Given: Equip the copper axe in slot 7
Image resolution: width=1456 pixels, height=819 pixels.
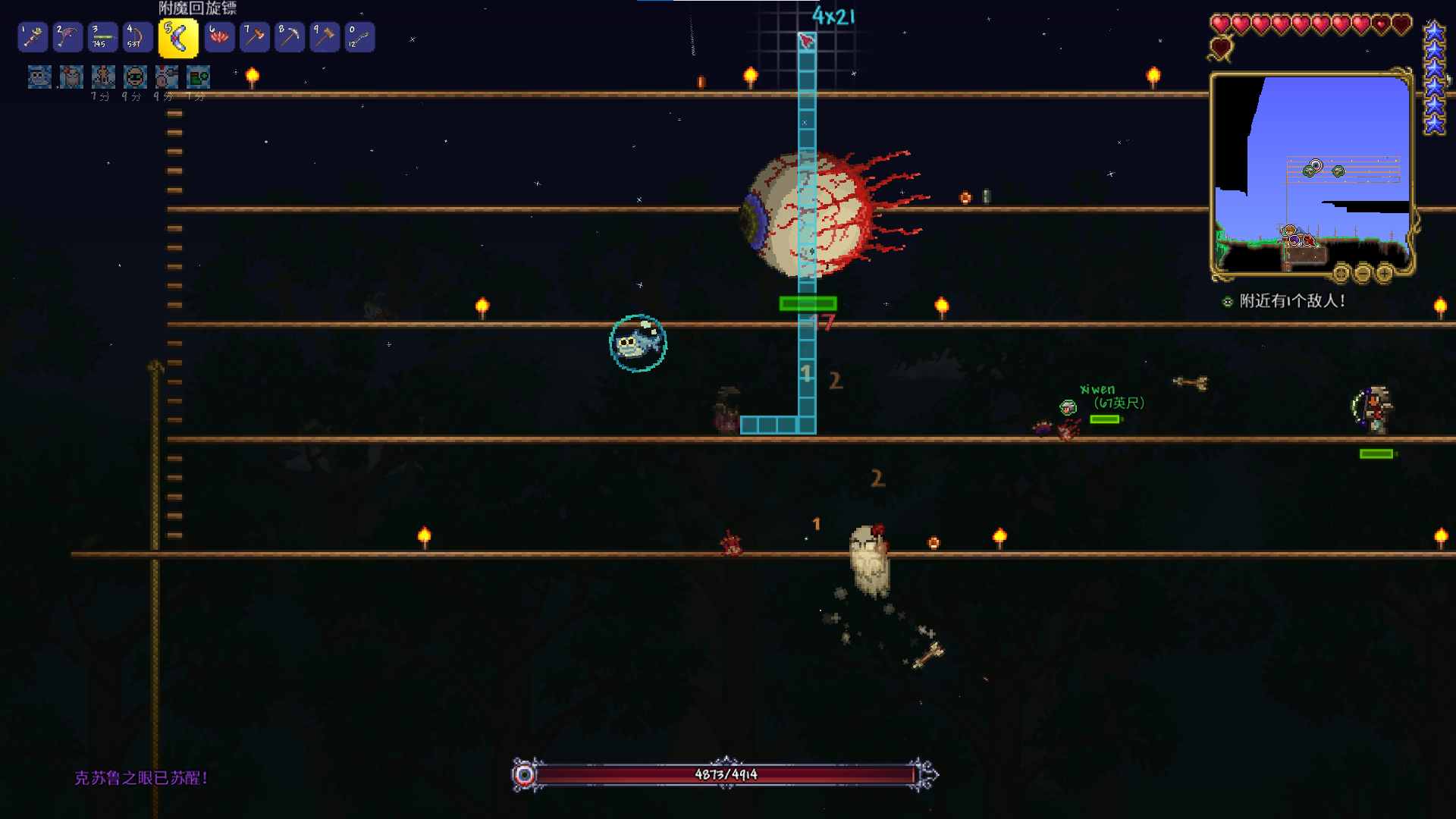Looking at the screenshot, I should pos(255,37).
